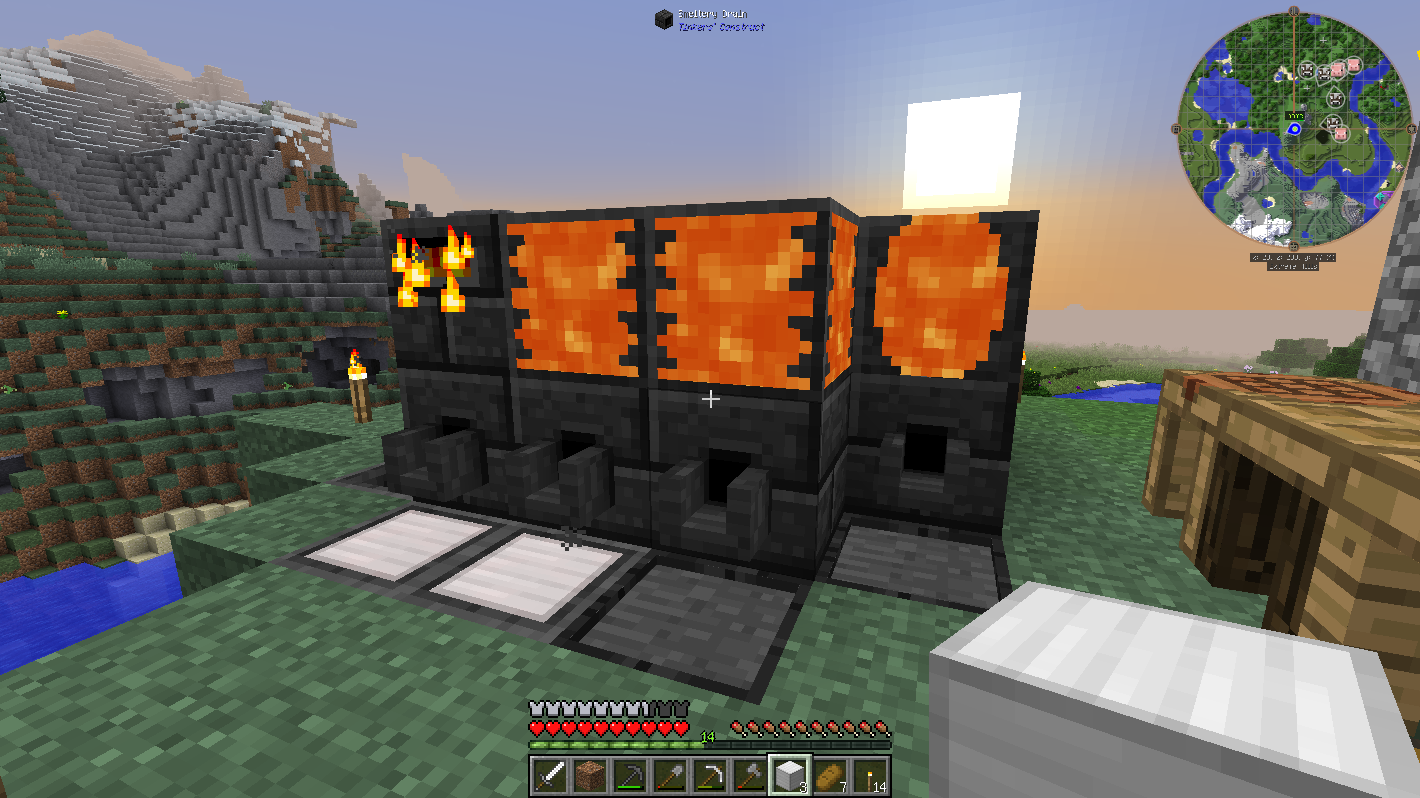Choose the dark pickaxe with green durability
The height and width of the screenshot is (798, 1420).
628,775
